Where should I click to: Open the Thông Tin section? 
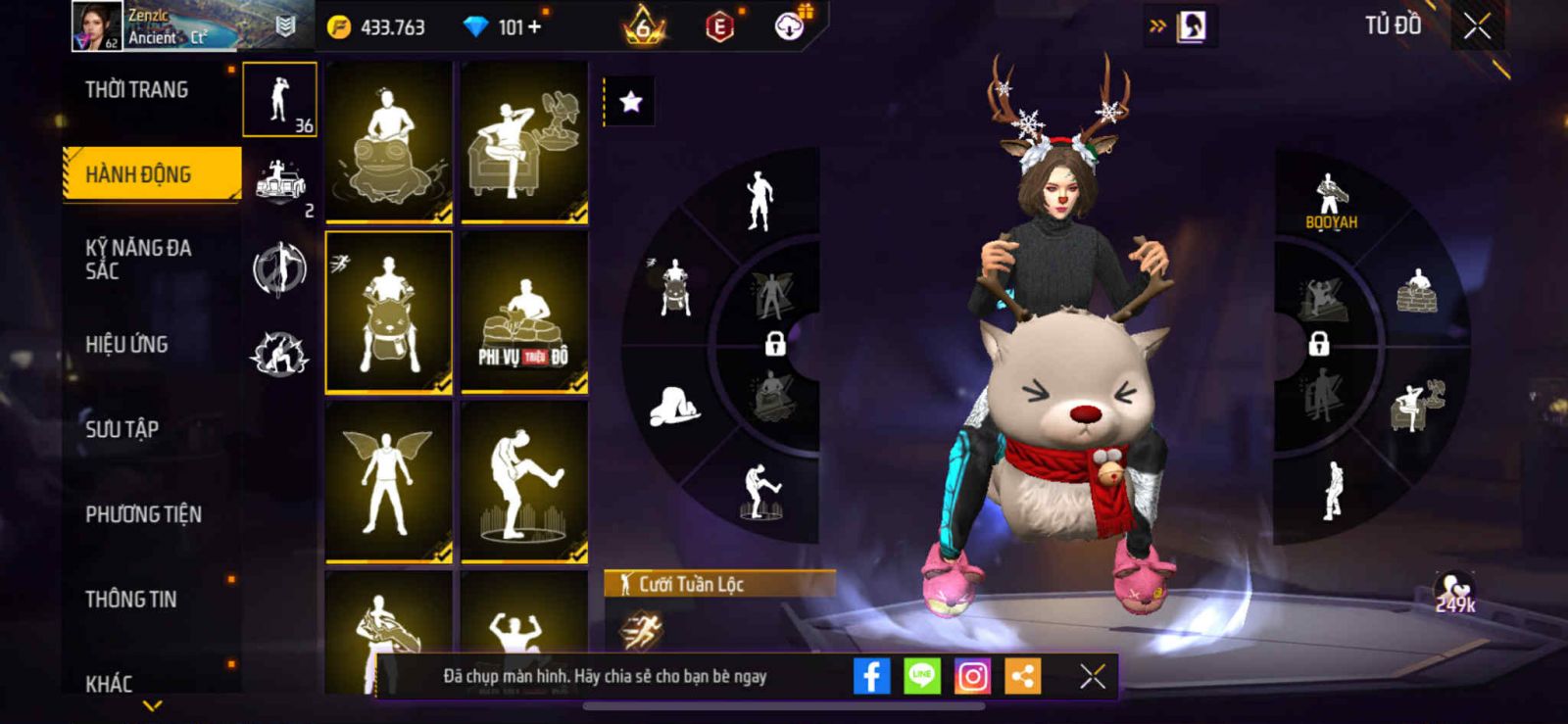pos(130,600)
